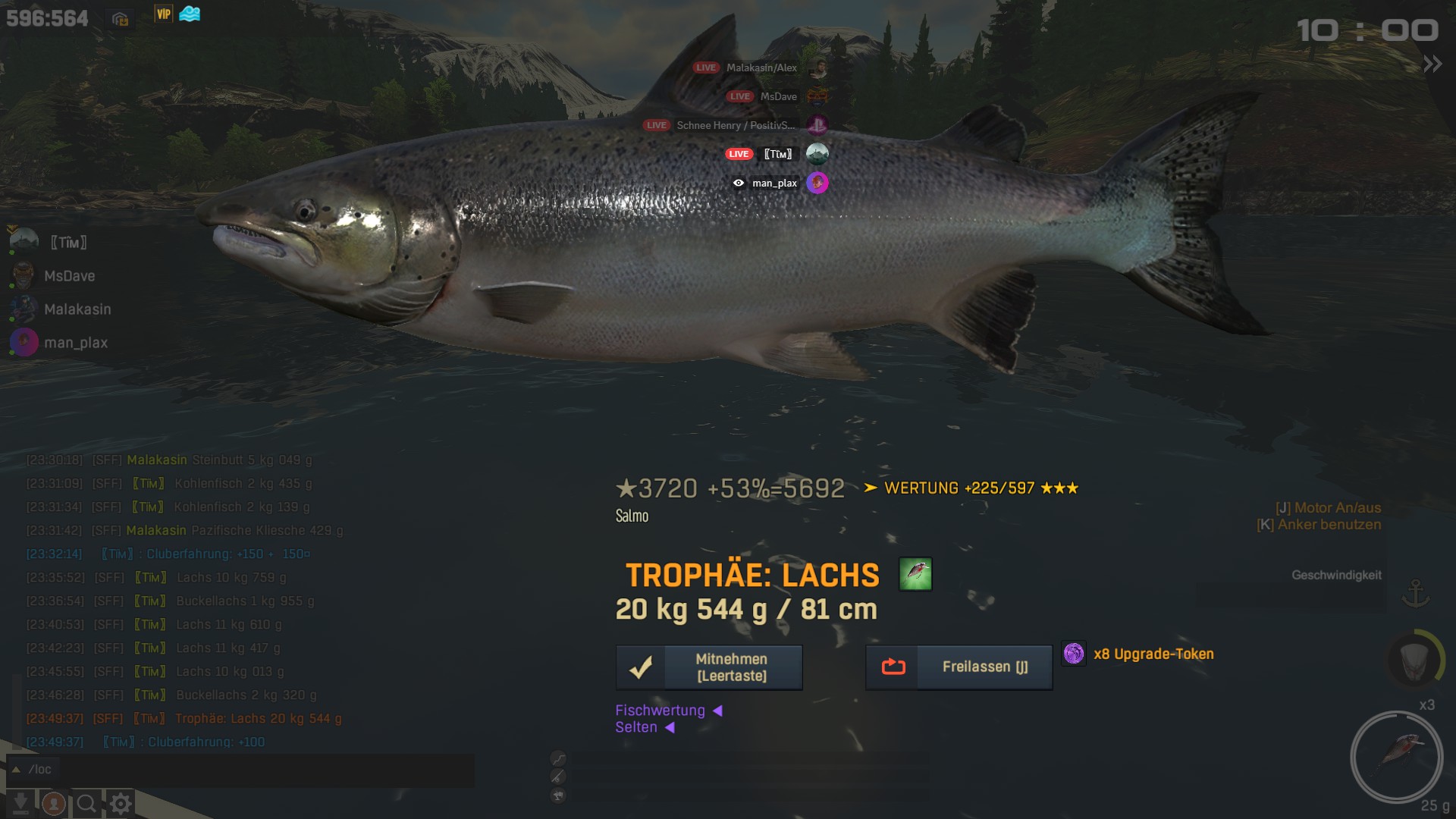Open the chat channel selector arrow
1456x819 pixels.
[x=16, y=770]
